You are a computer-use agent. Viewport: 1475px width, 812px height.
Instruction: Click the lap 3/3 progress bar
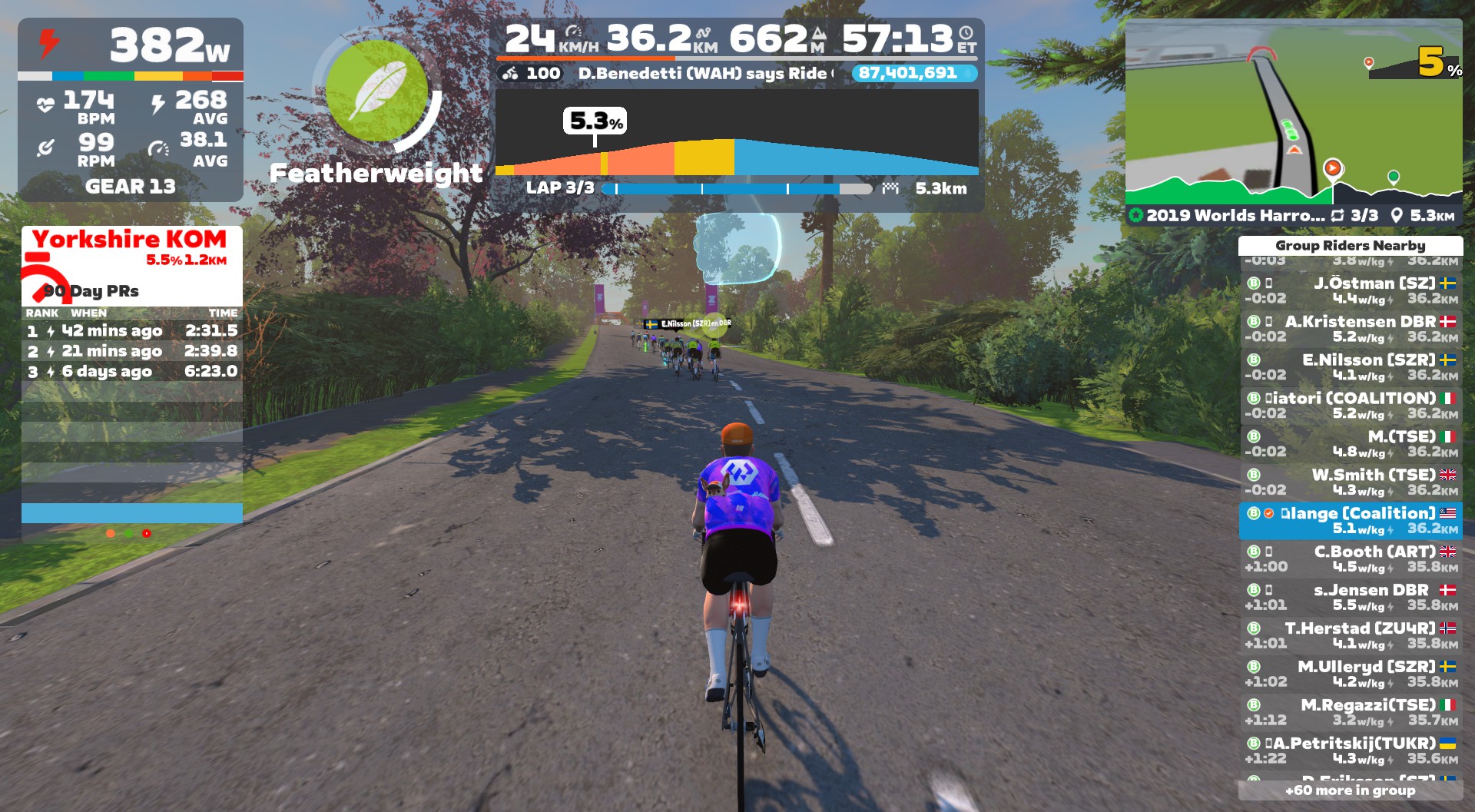click(x=737, y=189)
